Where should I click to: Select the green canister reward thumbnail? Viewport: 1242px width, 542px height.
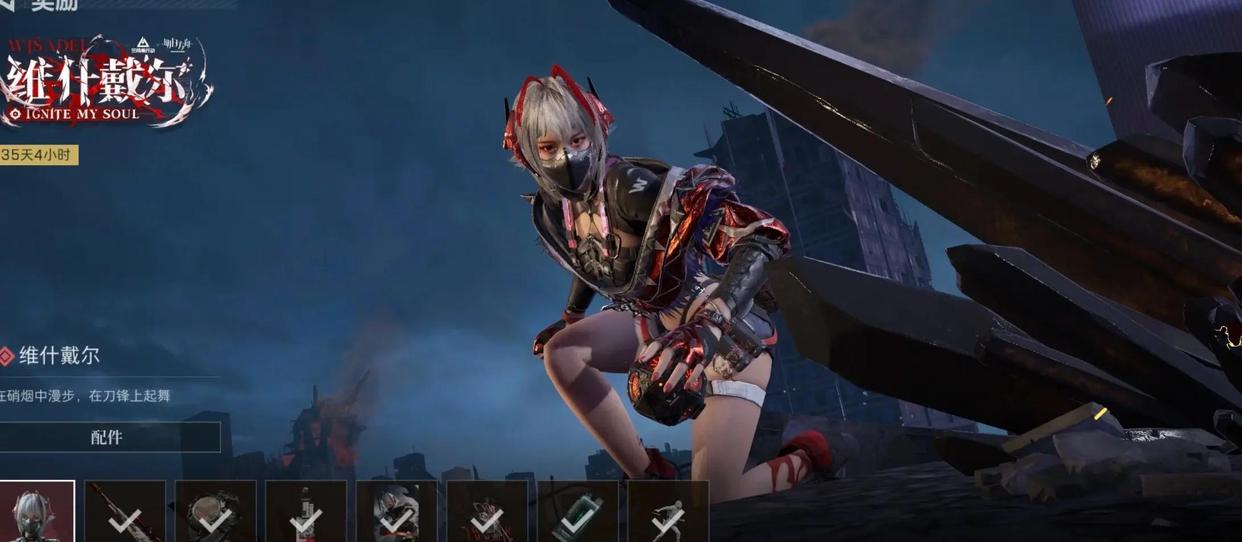[x=577, y=511]
